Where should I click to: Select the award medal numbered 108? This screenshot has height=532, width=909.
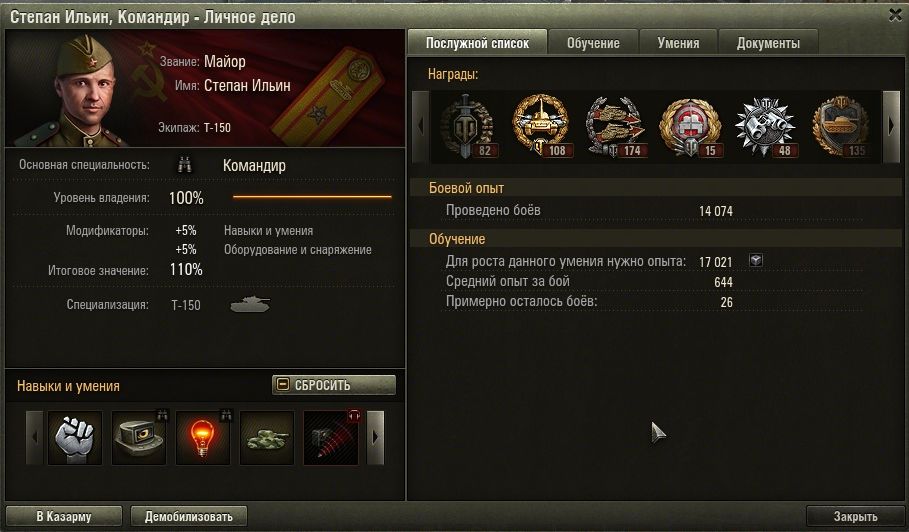[540, 126]
